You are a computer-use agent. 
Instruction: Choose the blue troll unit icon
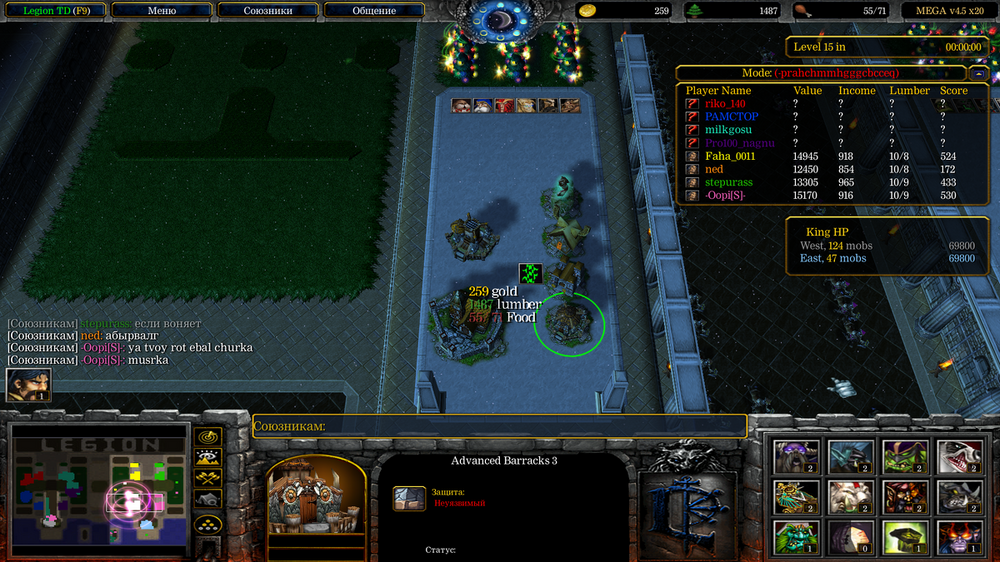pos(850,456)
